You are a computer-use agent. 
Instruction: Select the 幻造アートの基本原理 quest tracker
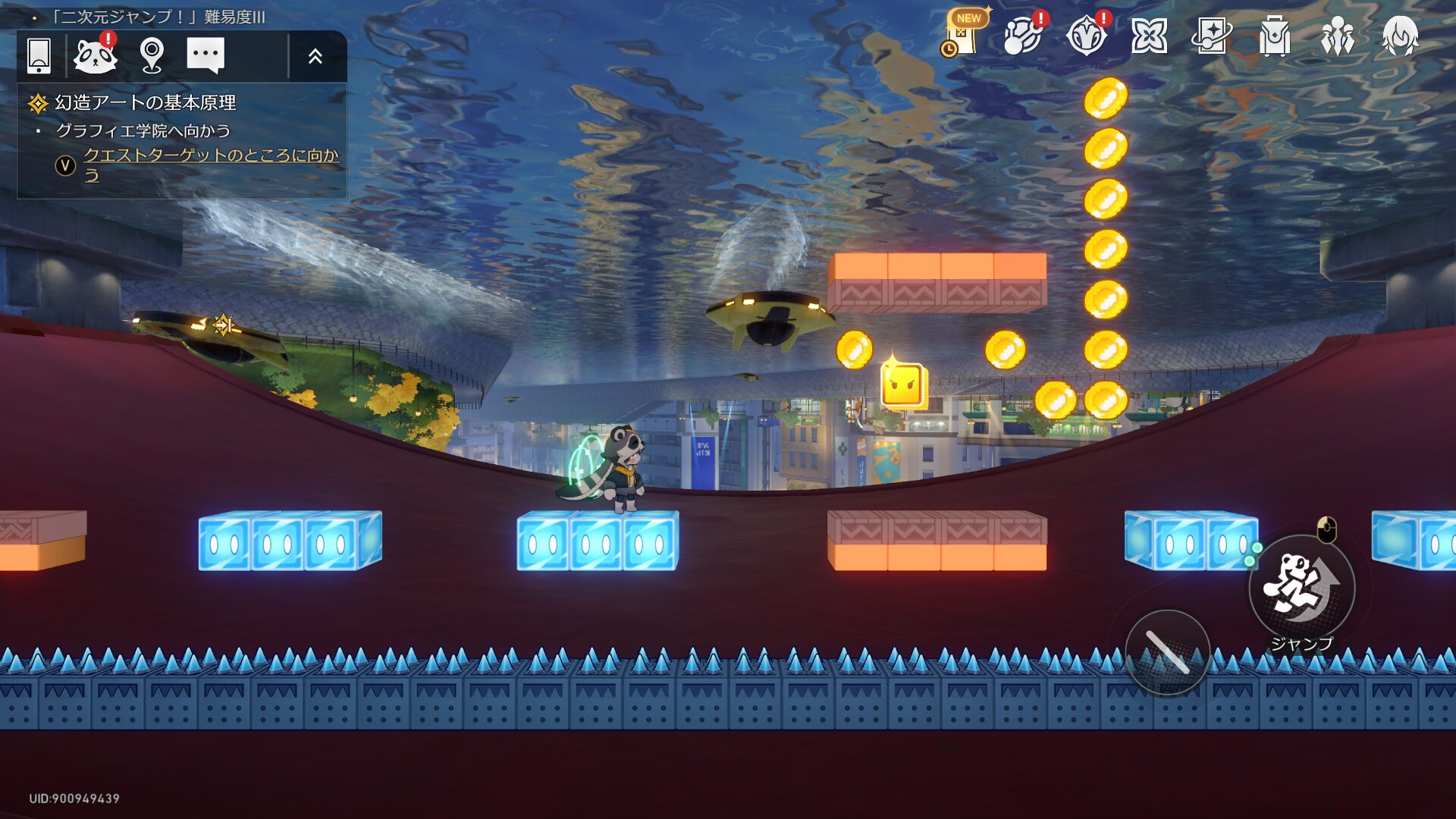[145, 102]
